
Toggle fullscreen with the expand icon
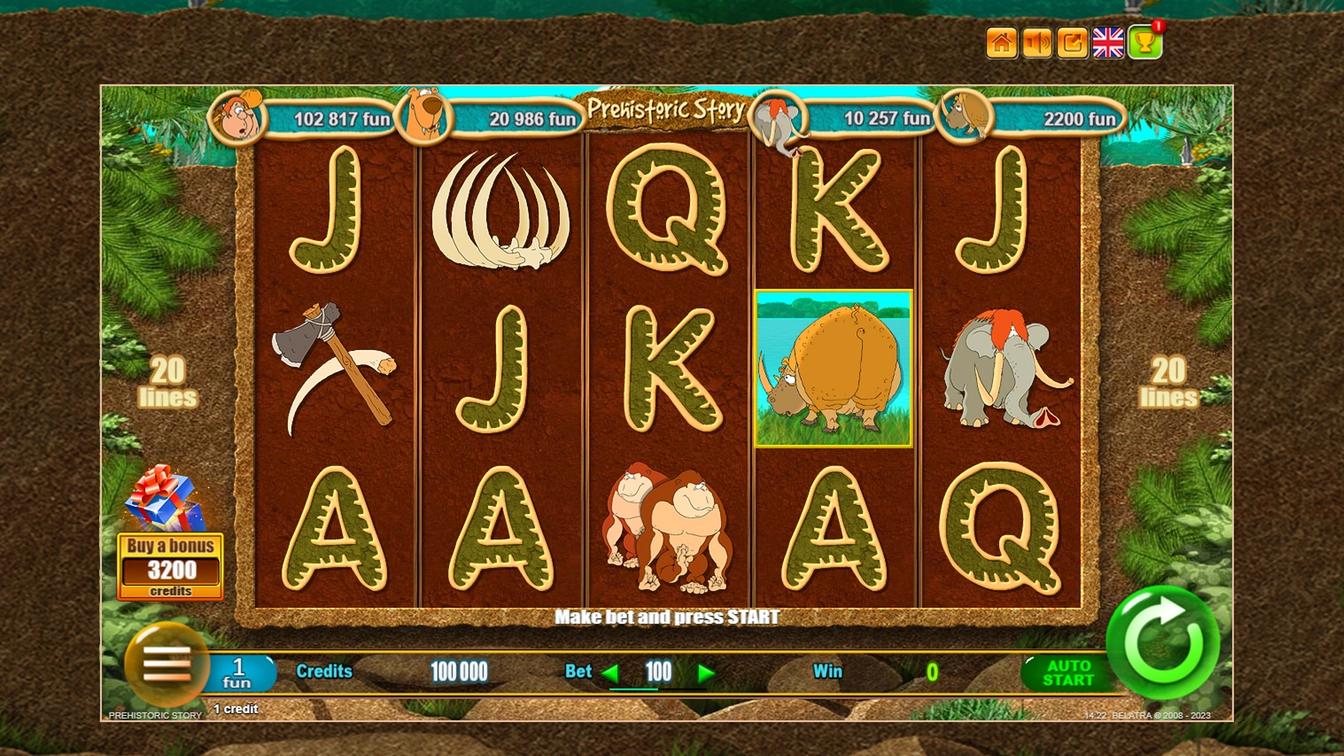1071,41
